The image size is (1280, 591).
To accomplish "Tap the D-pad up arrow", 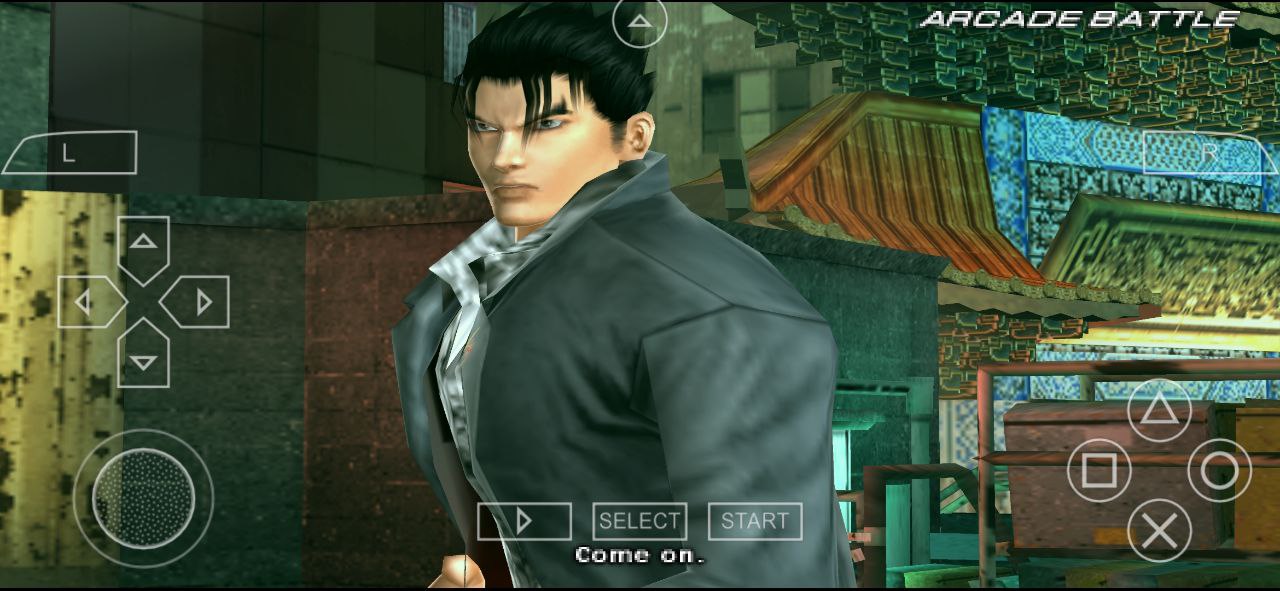I will 144,244.
